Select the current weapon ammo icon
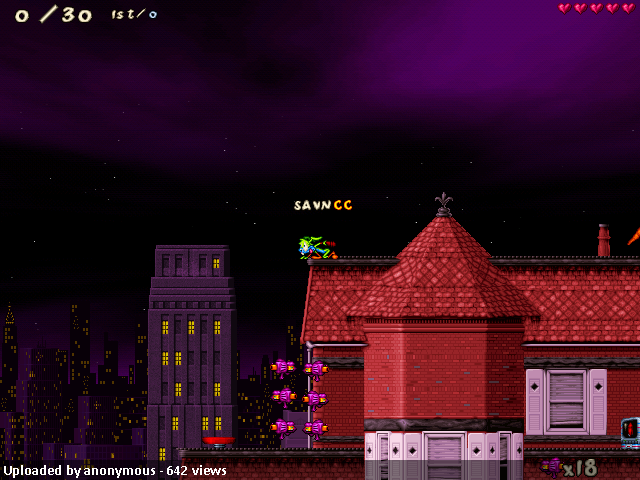The image size is (640, 480). [552, 466]
